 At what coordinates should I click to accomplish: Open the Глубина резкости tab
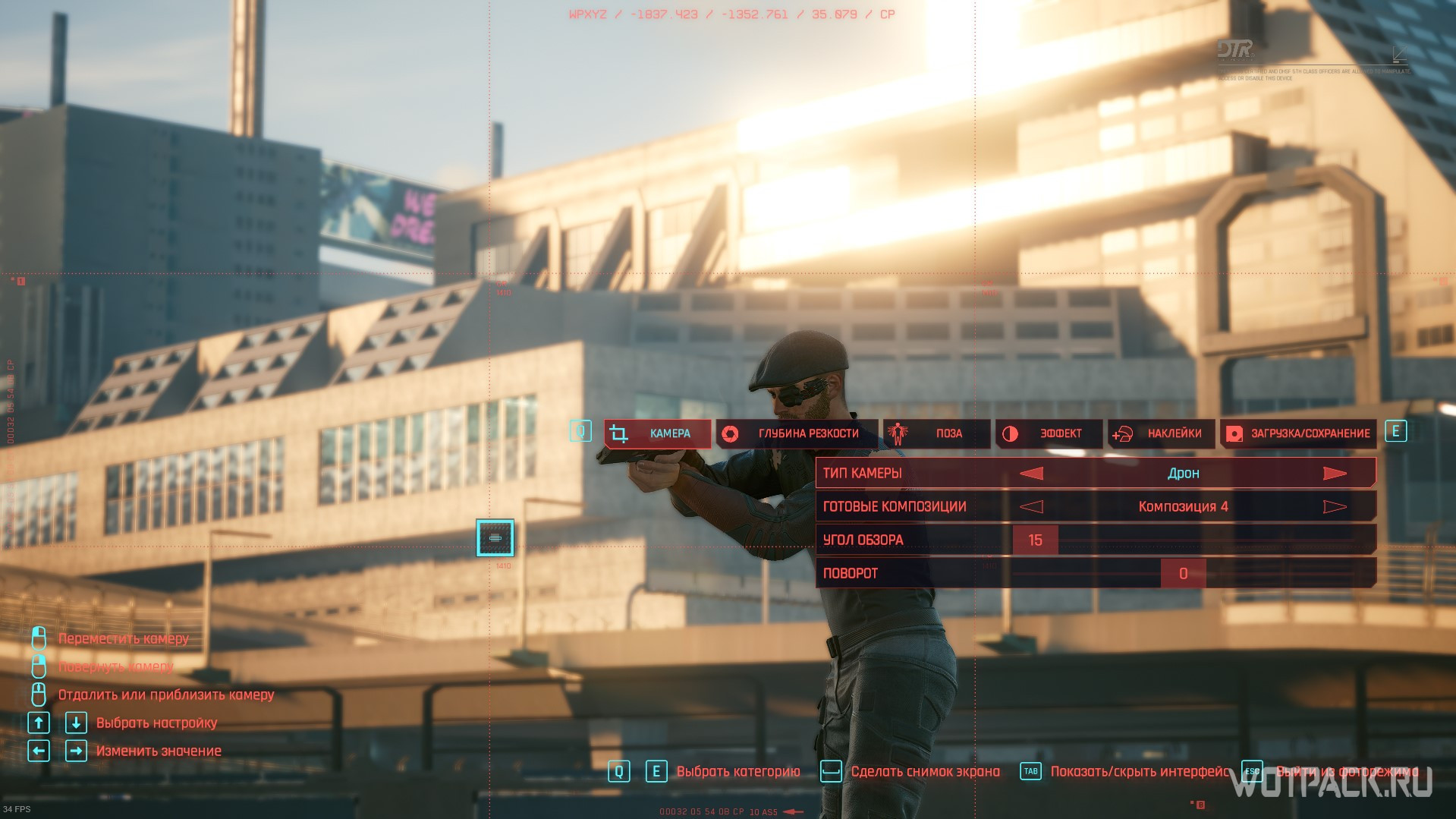pos(796,433)
